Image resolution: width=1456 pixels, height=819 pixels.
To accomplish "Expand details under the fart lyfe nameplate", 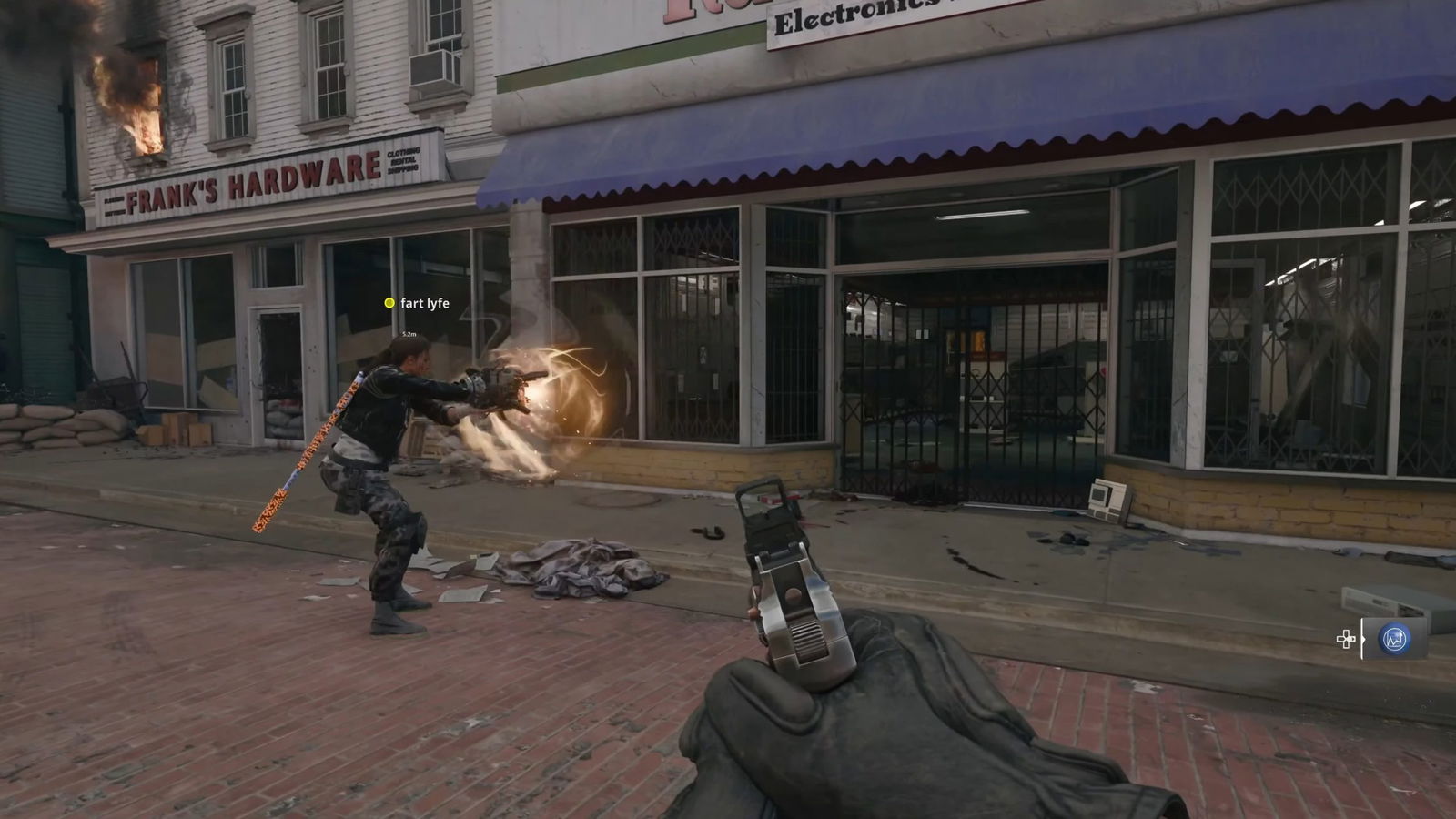I will coord(409,334).
